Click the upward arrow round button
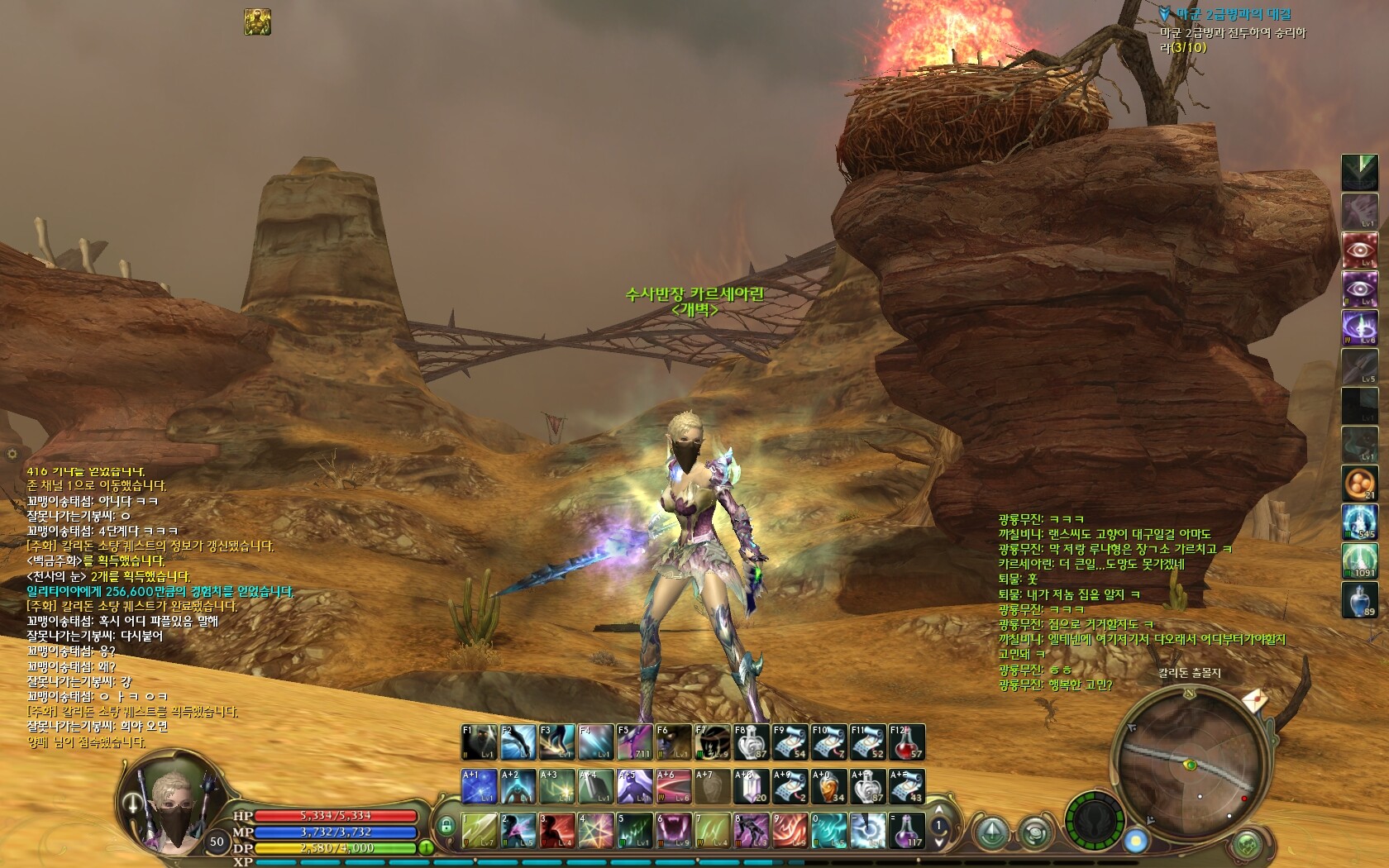 pos(990,832)
